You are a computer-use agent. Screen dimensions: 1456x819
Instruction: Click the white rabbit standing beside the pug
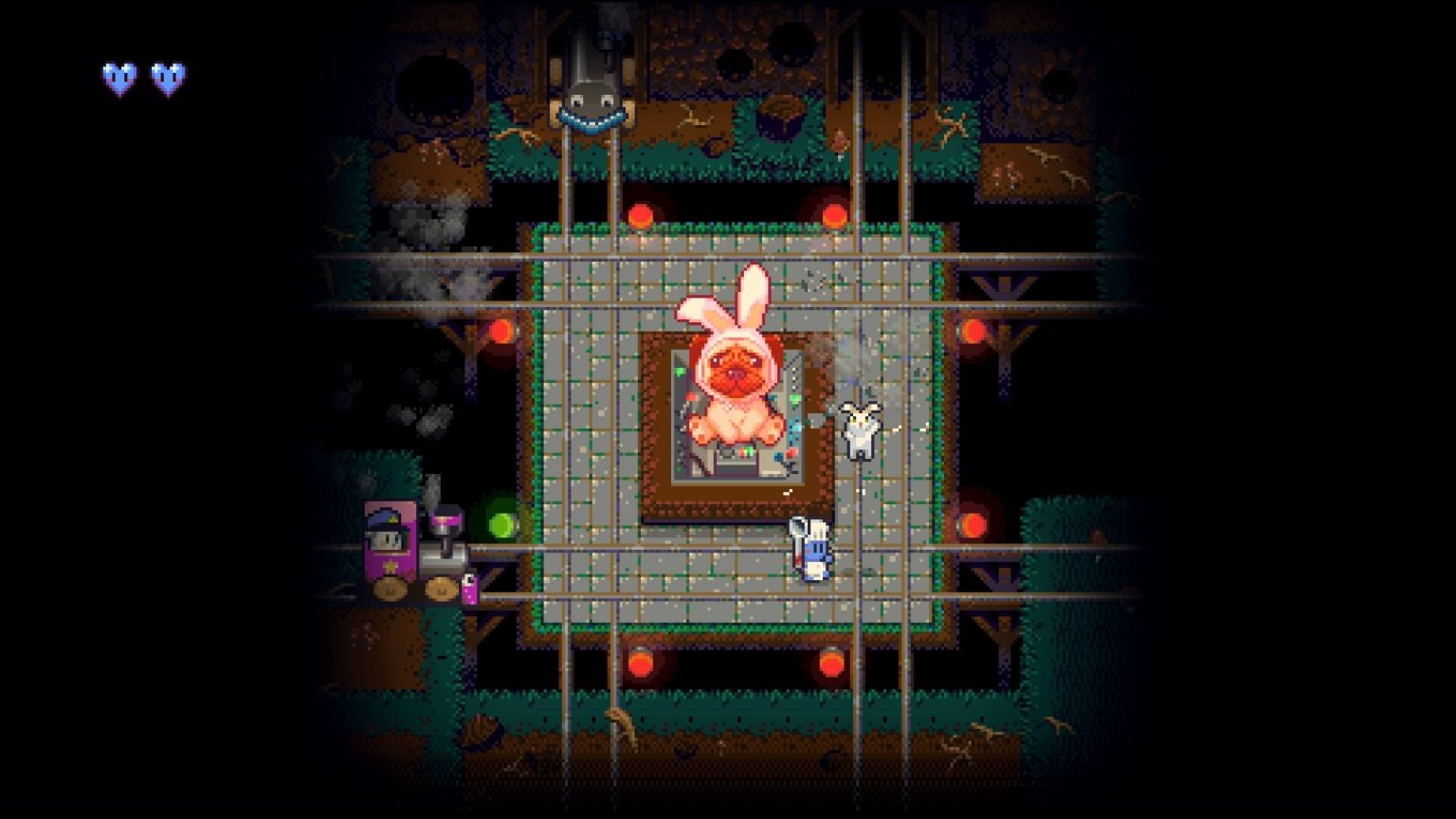tap(861, 431)
